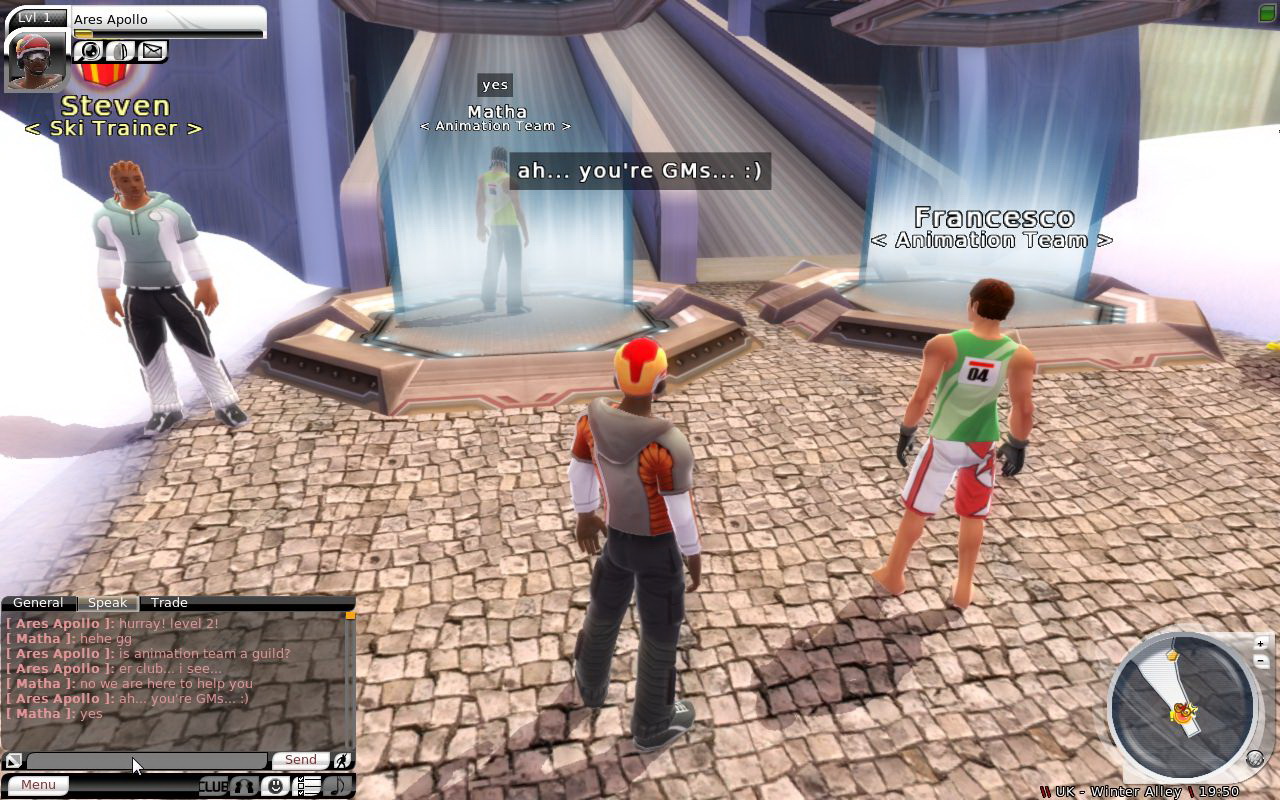The image size is (1280, 800).
Task: Select the Speak chat tab
Action: [107, 603]
